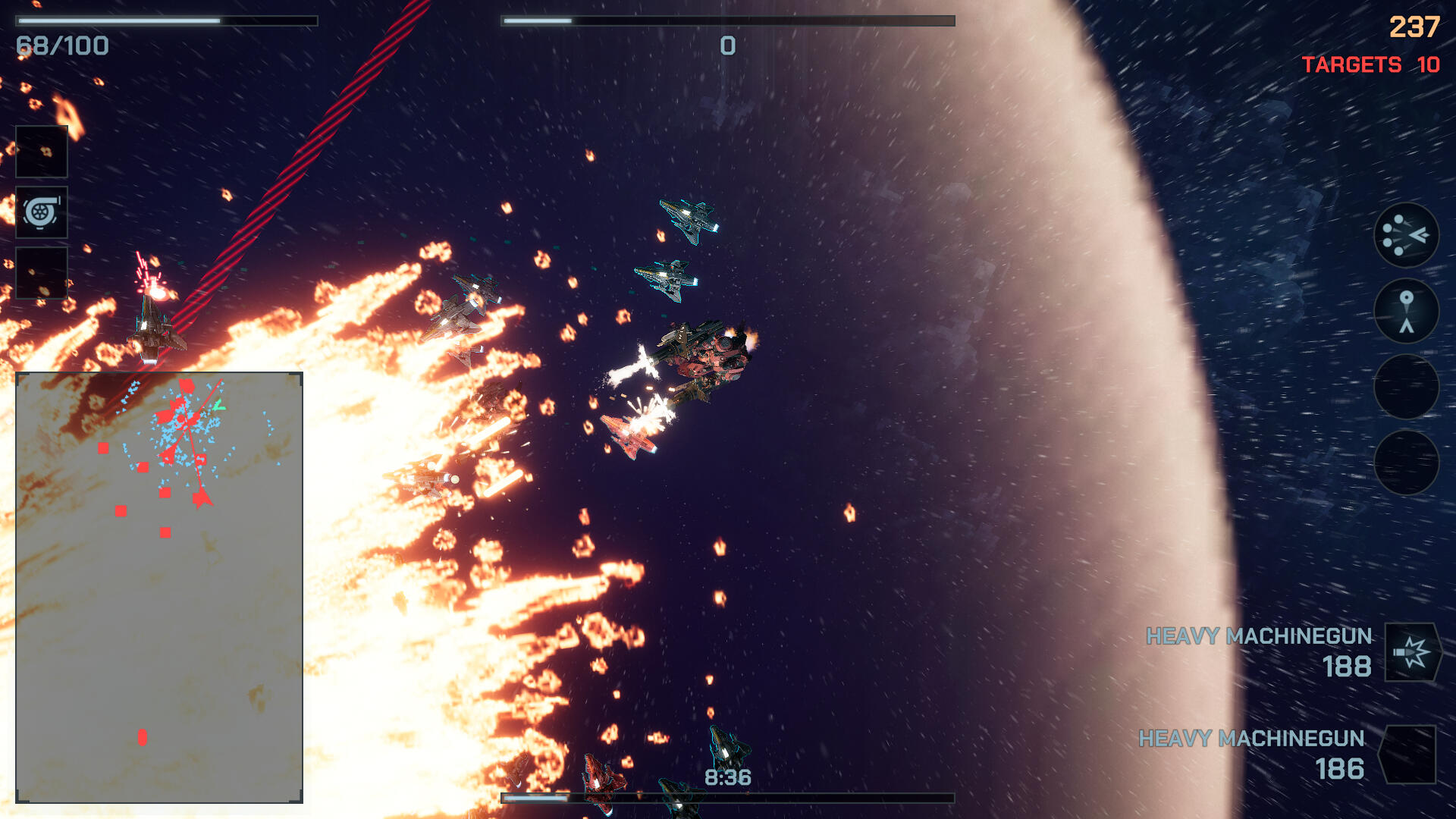This screenshot has height=819, width=1456.
Task: Click the tactical minimap
Action: pos(159,587)
